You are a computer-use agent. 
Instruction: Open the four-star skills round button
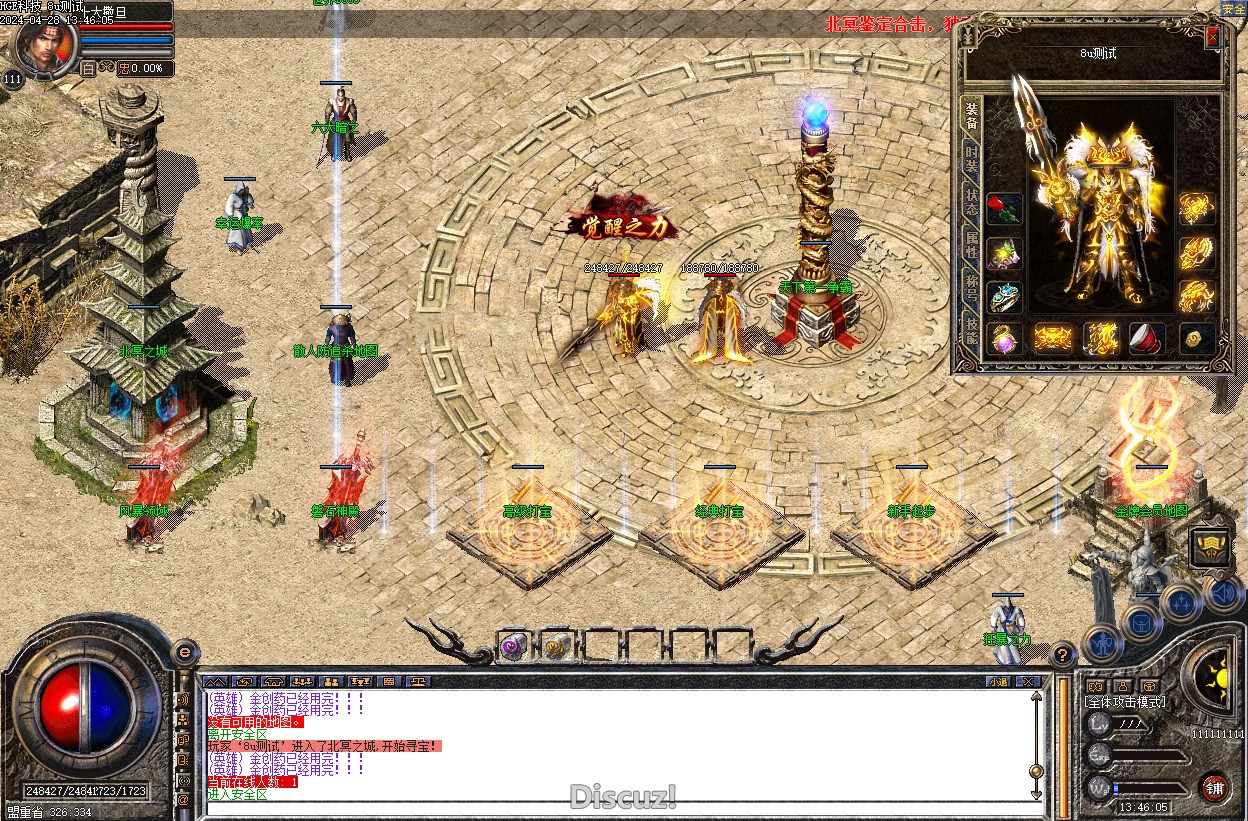click(x=1182, y=602)
